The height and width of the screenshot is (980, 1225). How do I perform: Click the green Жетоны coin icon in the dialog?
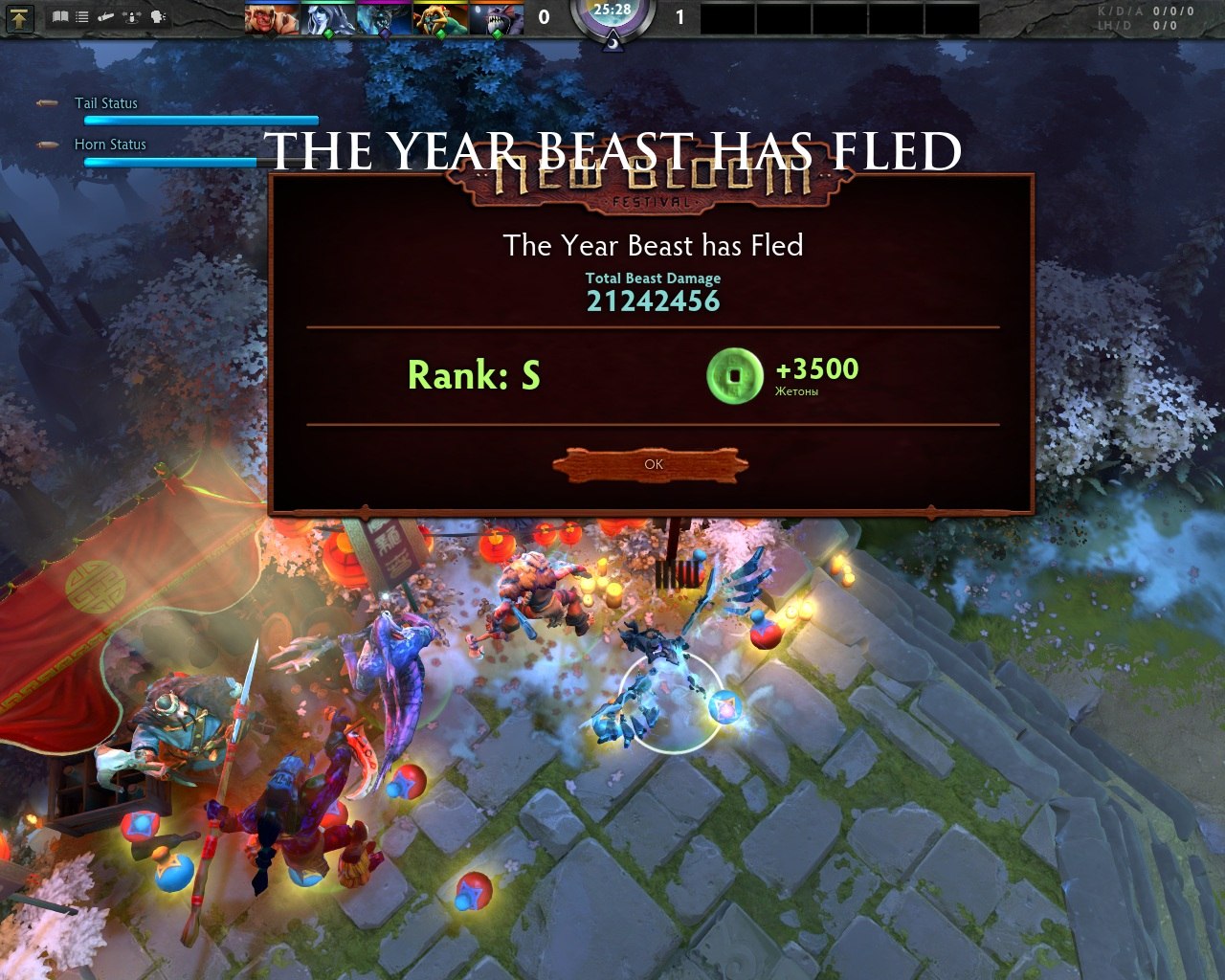[x=734, y=373]
